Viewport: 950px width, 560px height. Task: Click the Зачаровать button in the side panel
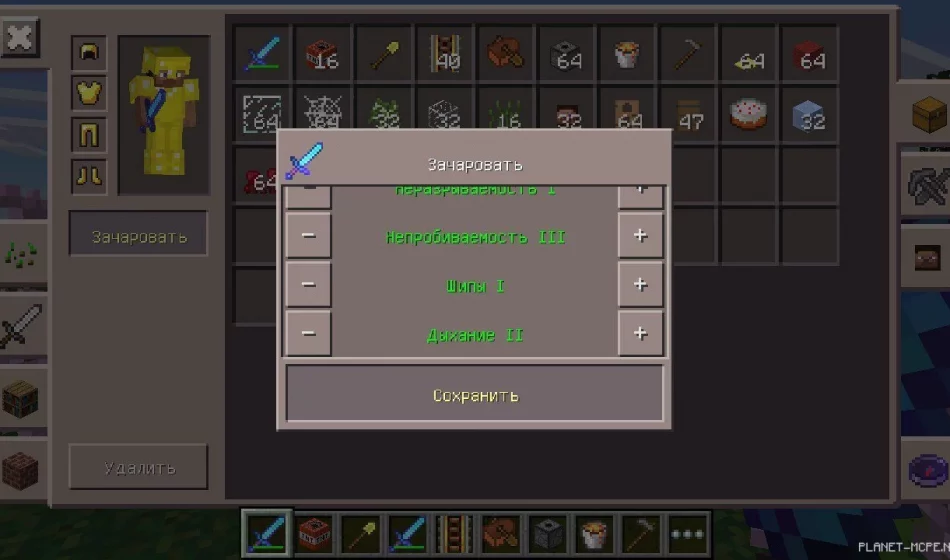[x=138, y=236]
